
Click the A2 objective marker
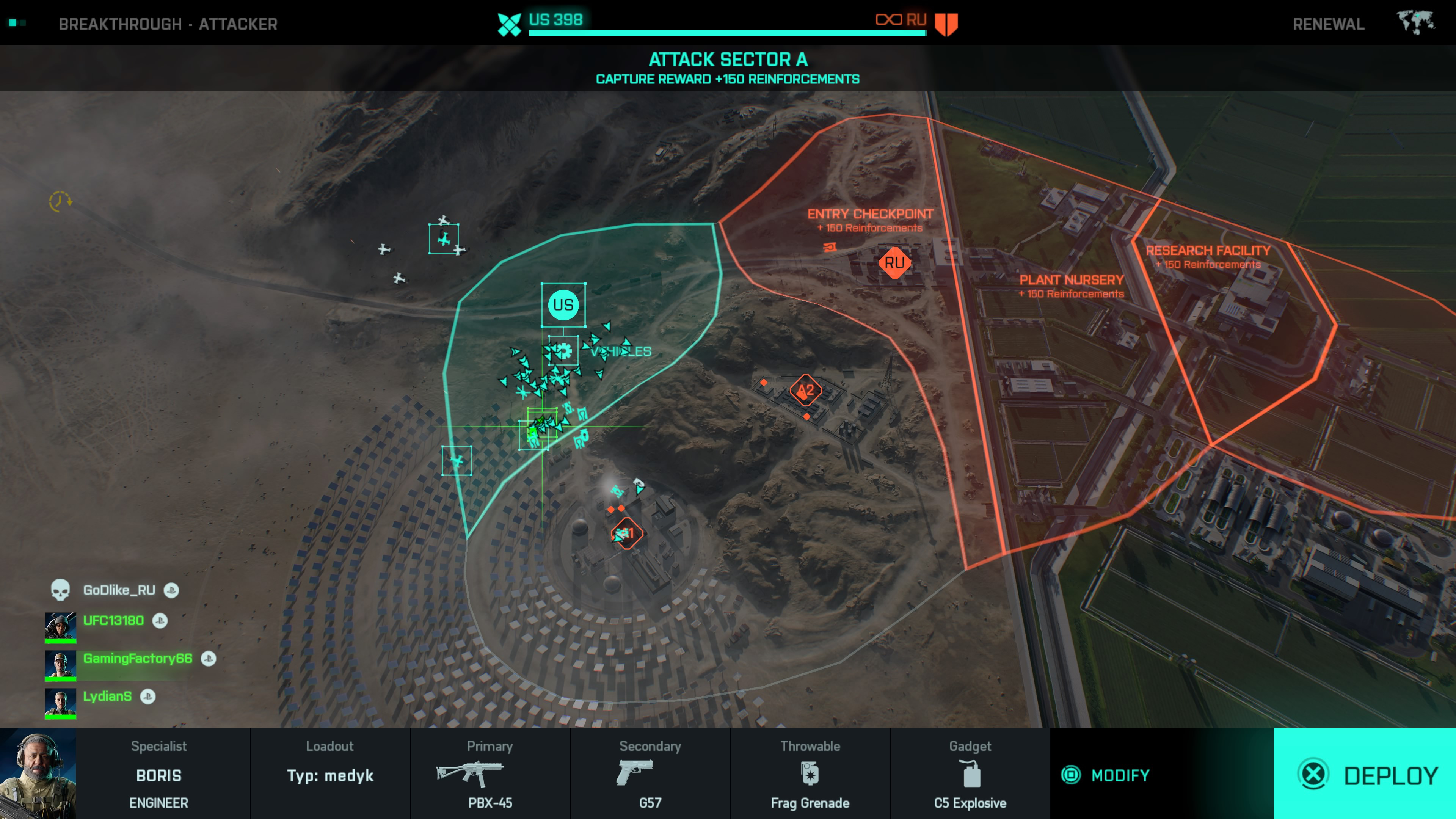click(x=805, y=390)
